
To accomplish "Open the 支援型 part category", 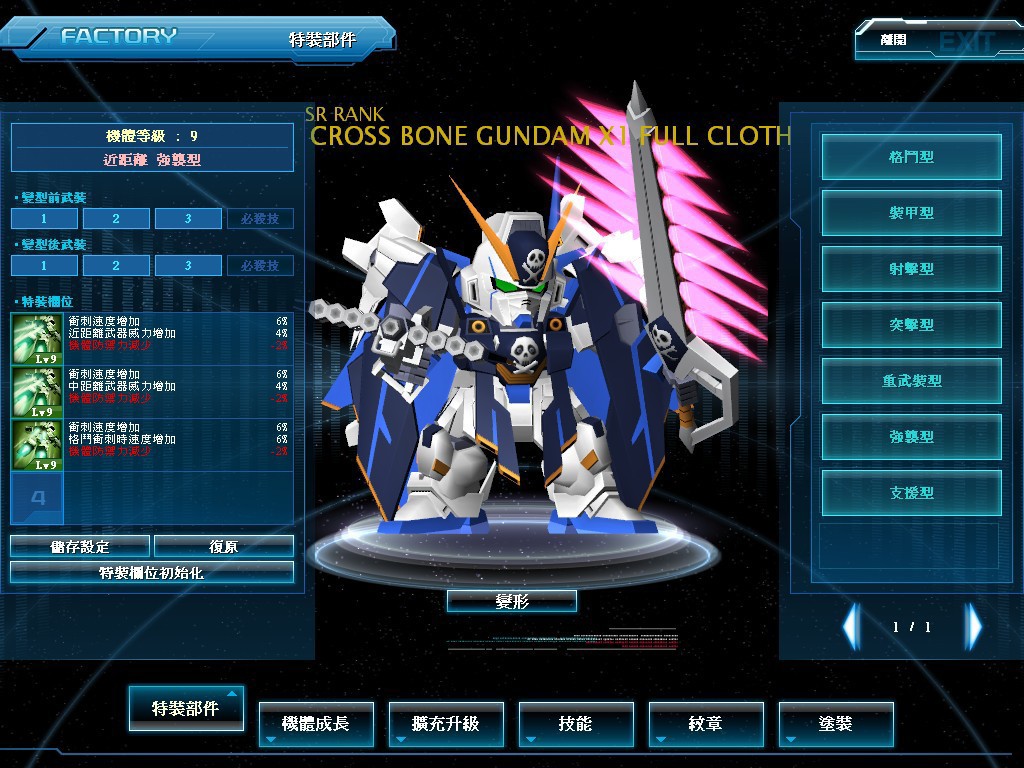I will point(911,493).
